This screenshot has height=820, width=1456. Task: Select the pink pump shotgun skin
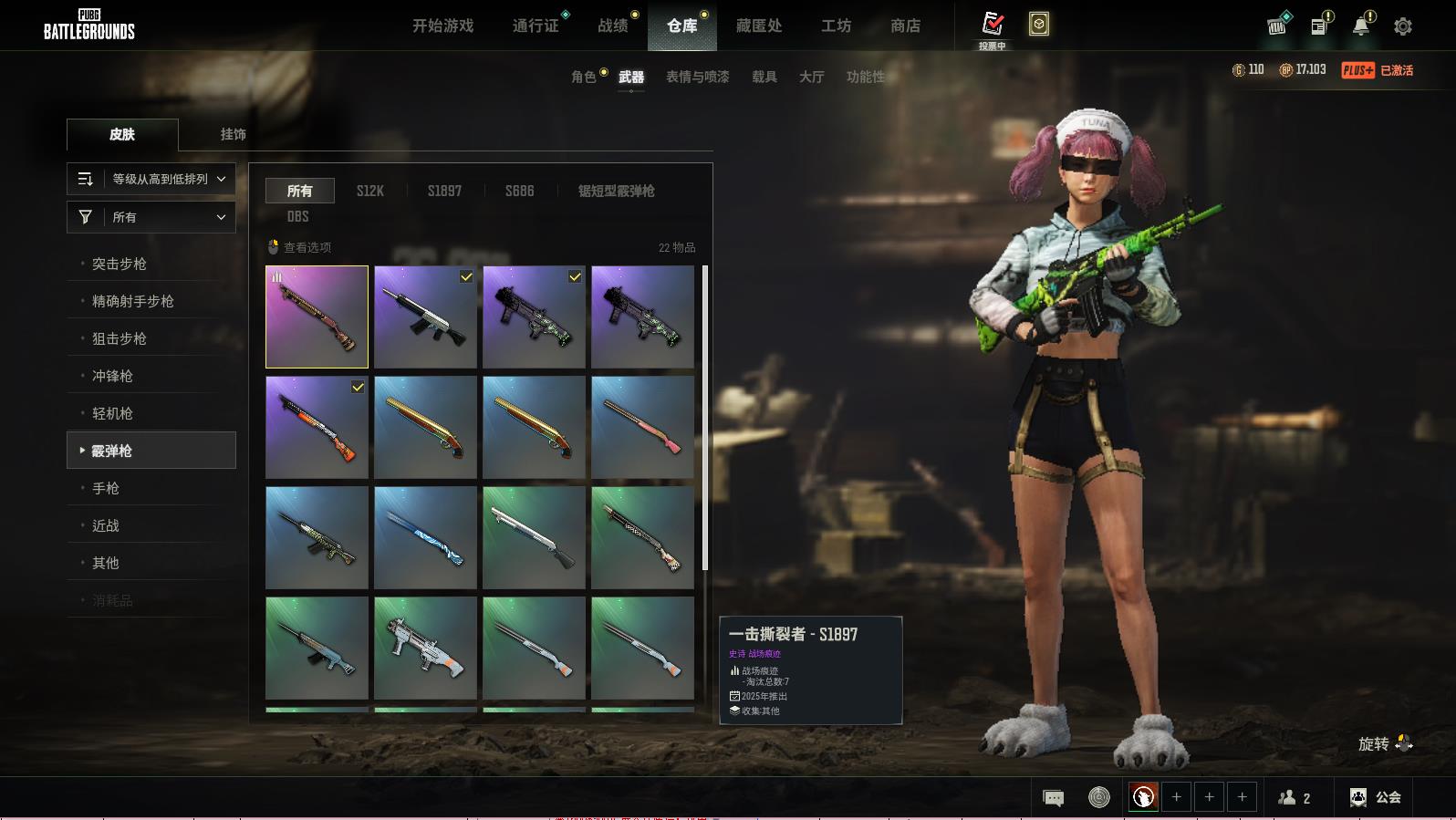642,427
